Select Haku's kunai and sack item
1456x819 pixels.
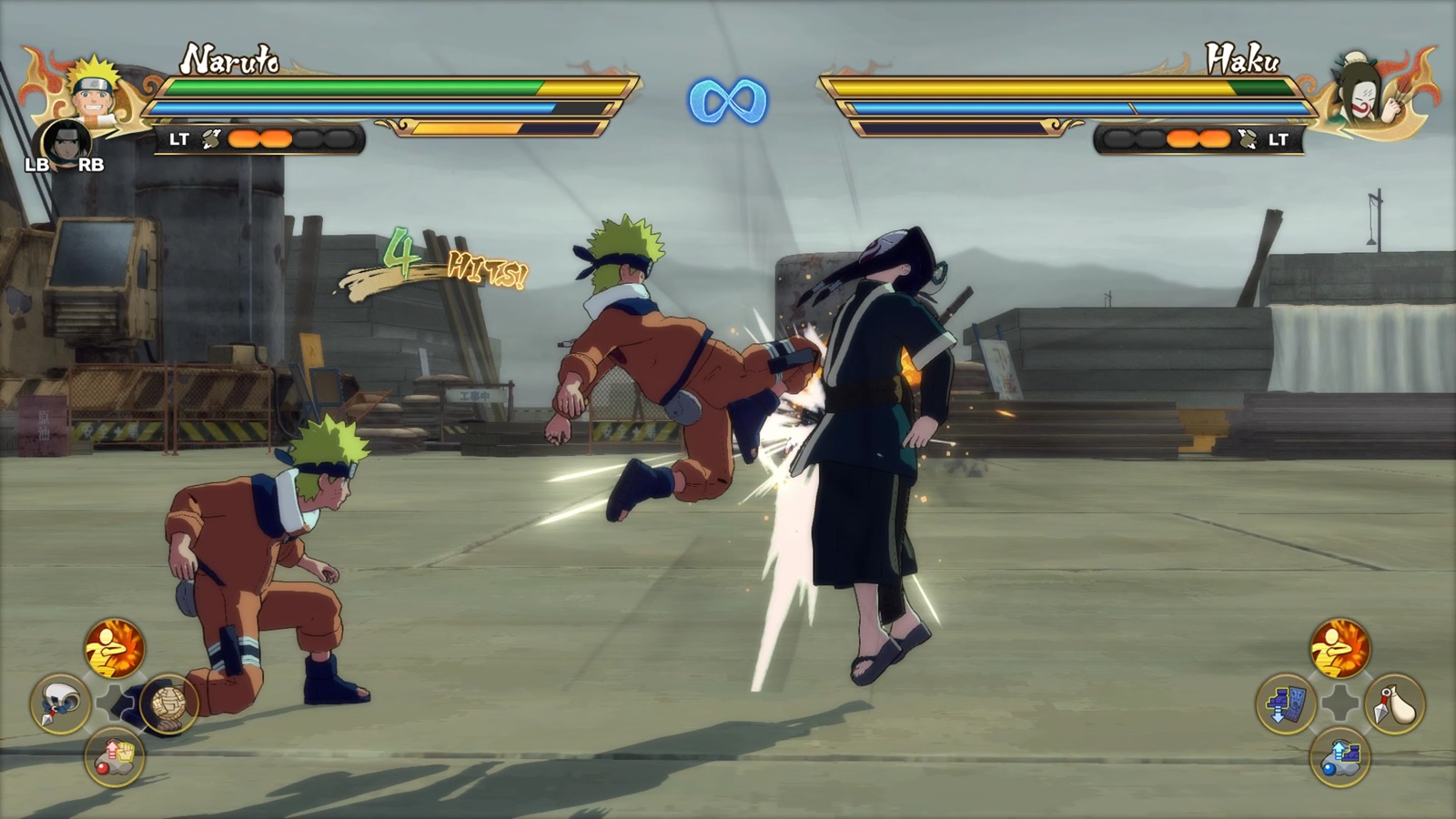1394,703
